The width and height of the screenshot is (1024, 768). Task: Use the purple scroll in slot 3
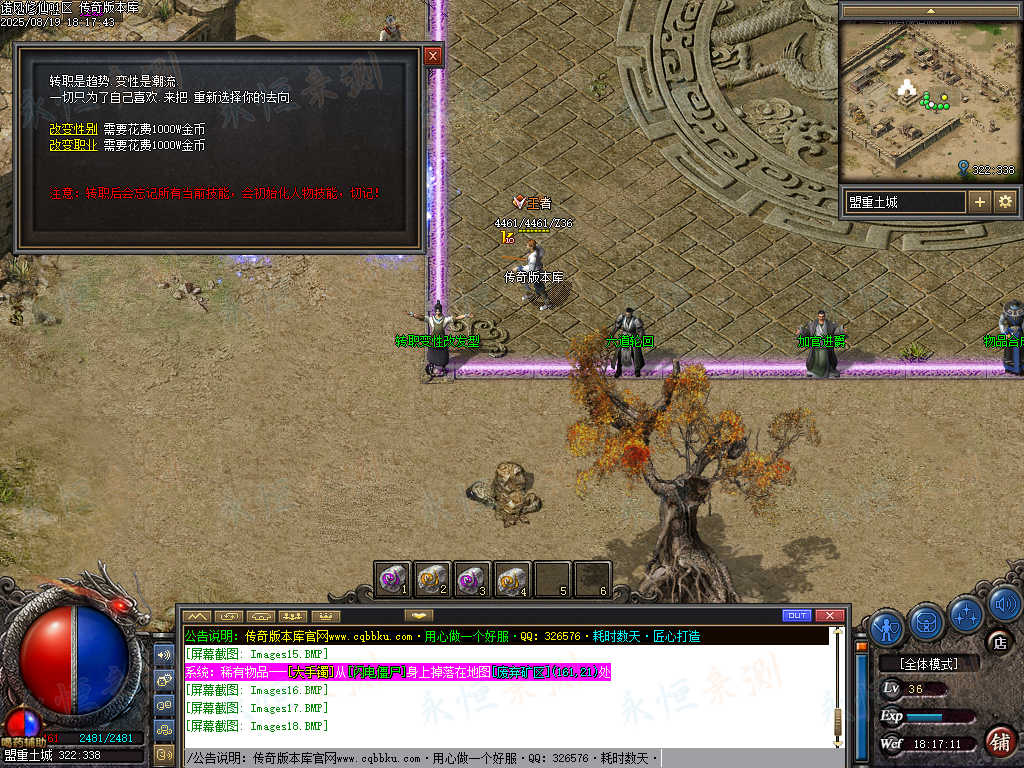(472, 579)
